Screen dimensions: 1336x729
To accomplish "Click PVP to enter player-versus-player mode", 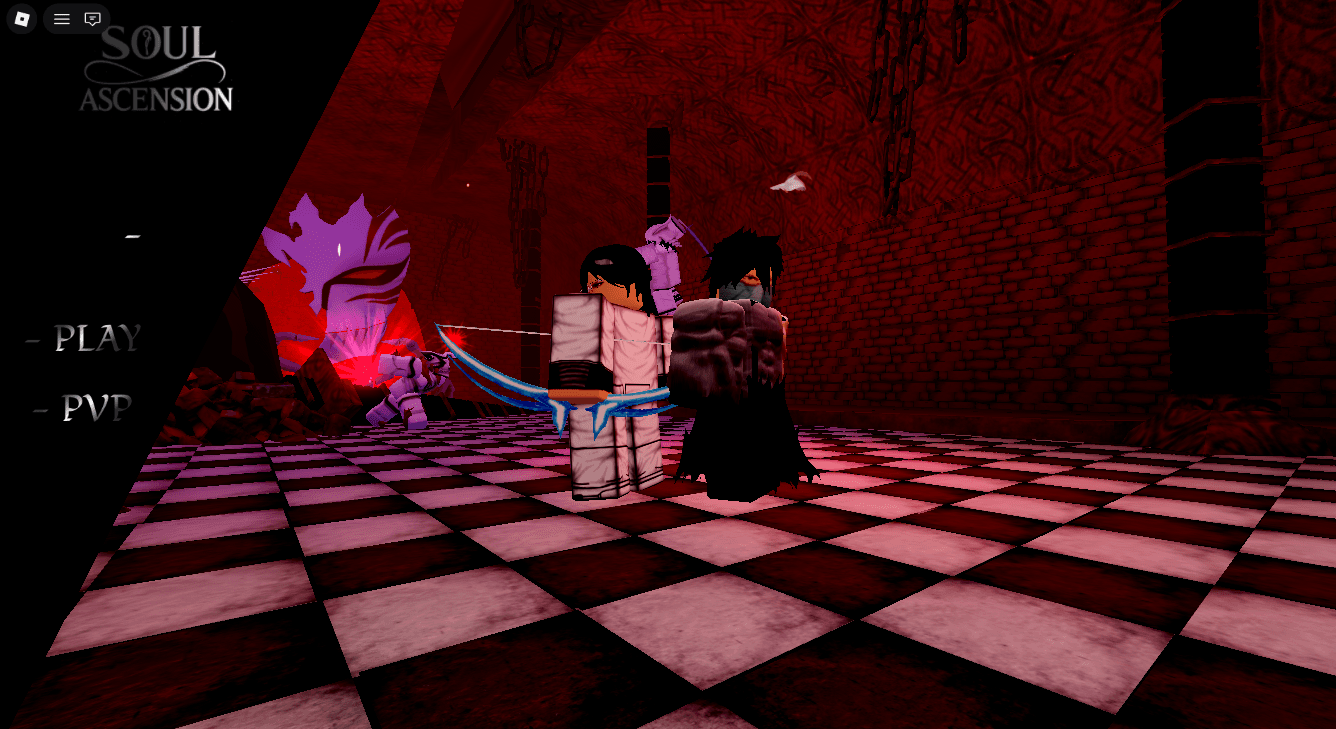I will [x=97, y=407].
